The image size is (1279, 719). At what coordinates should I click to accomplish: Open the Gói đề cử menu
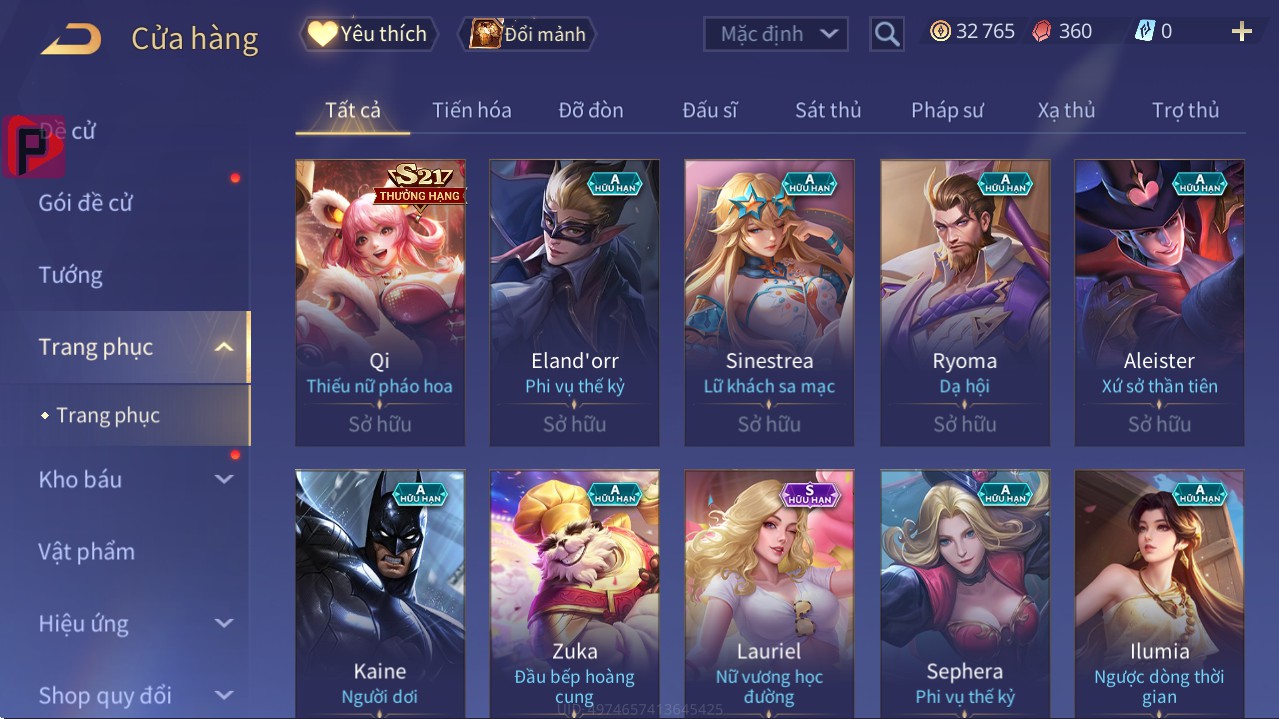[86, 203]
